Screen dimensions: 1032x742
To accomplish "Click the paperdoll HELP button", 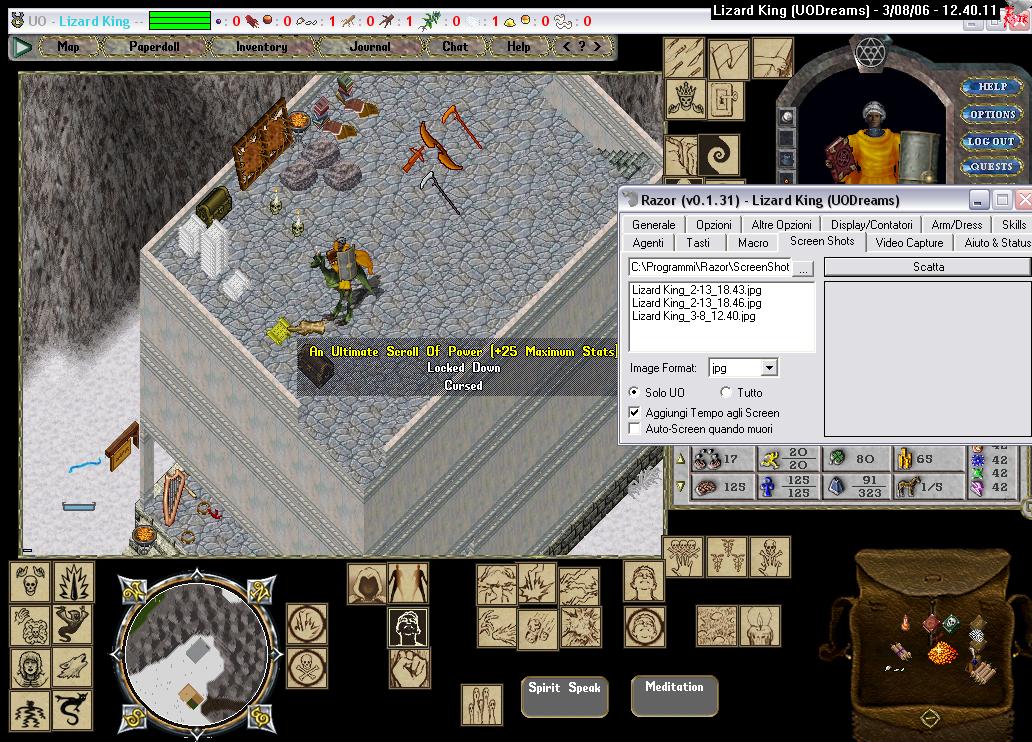I will (x=992, y=87).
